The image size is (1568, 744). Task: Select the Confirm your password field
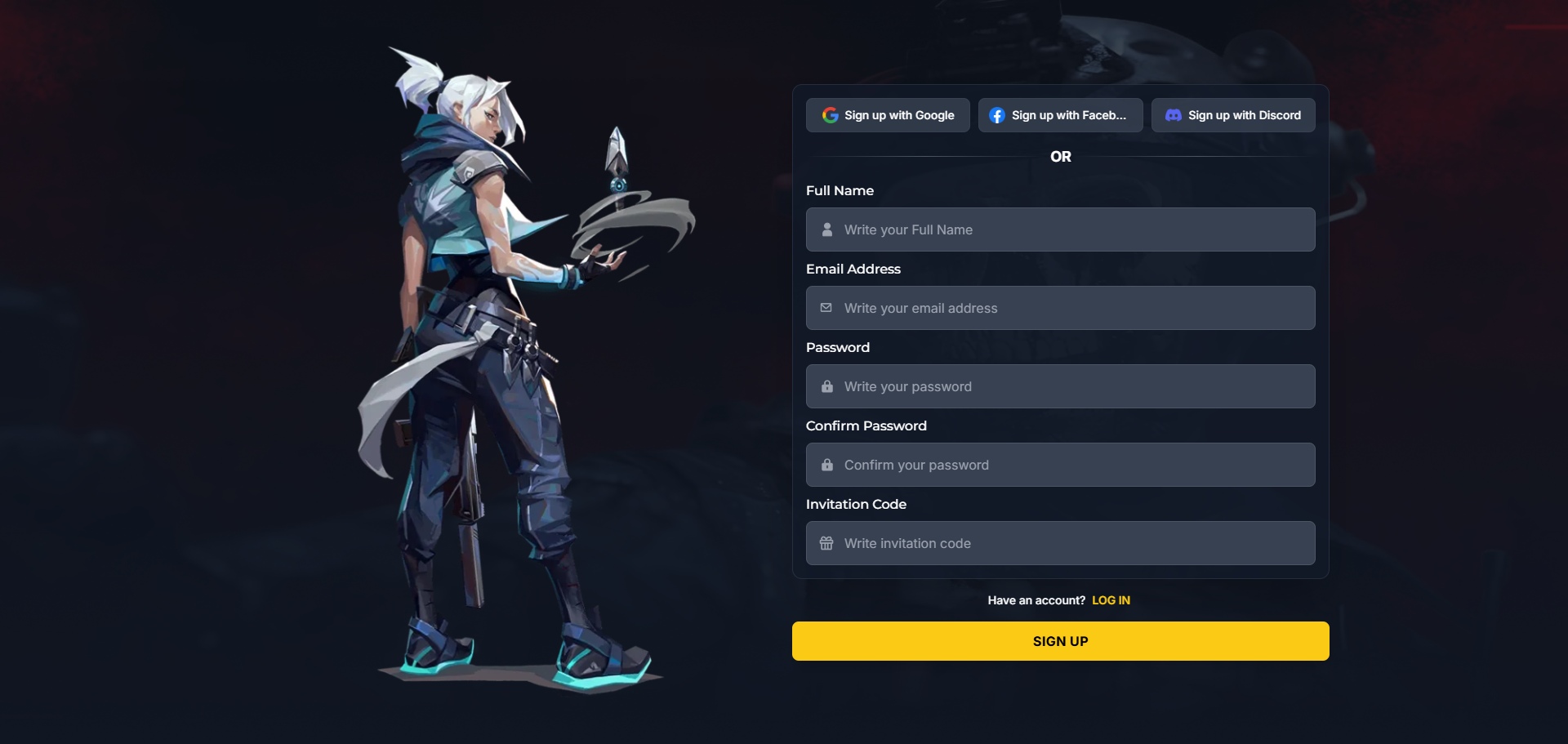coord(1060,465)
